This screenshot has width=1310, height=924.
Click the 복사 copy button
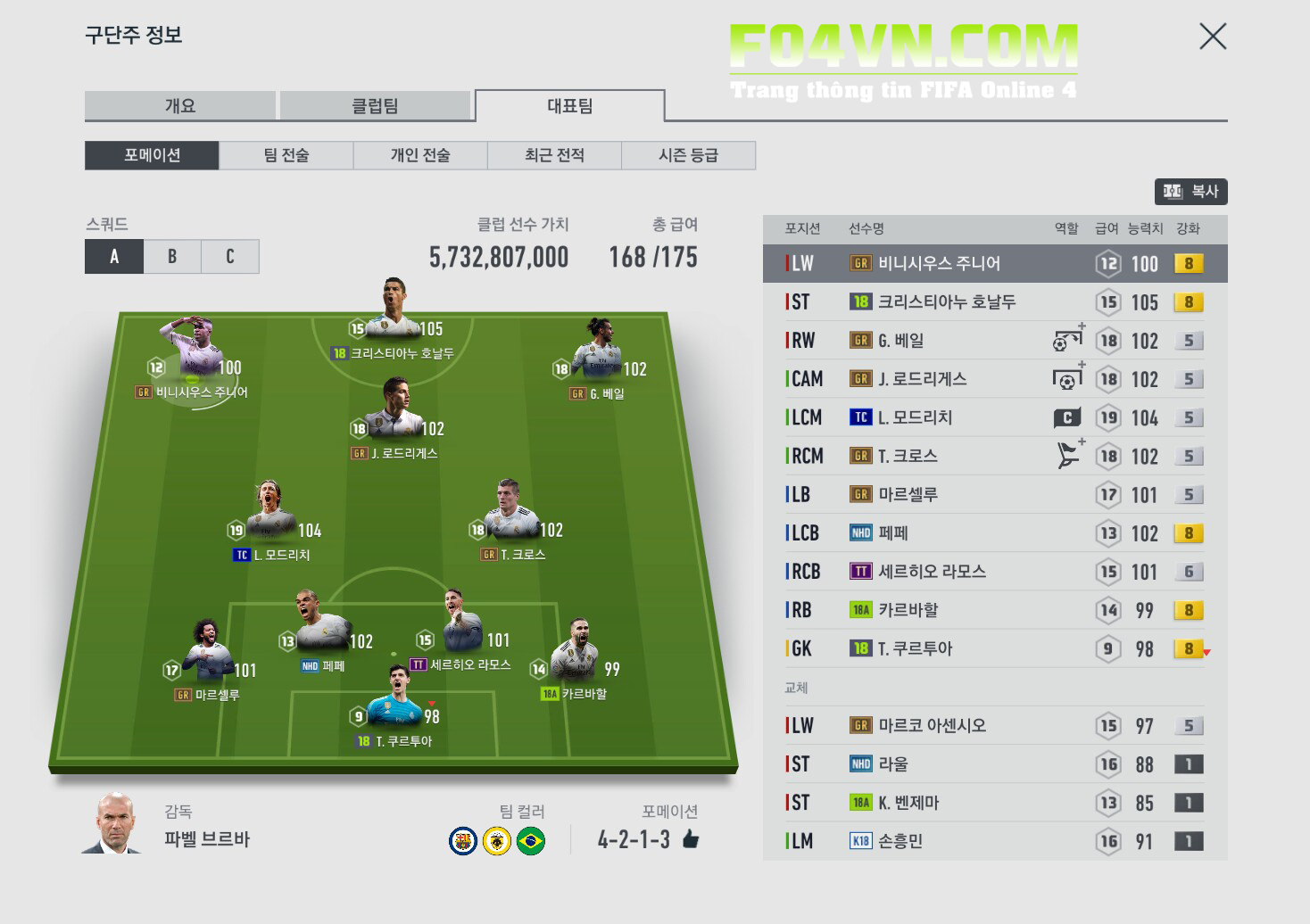(x=1190, y=191)
